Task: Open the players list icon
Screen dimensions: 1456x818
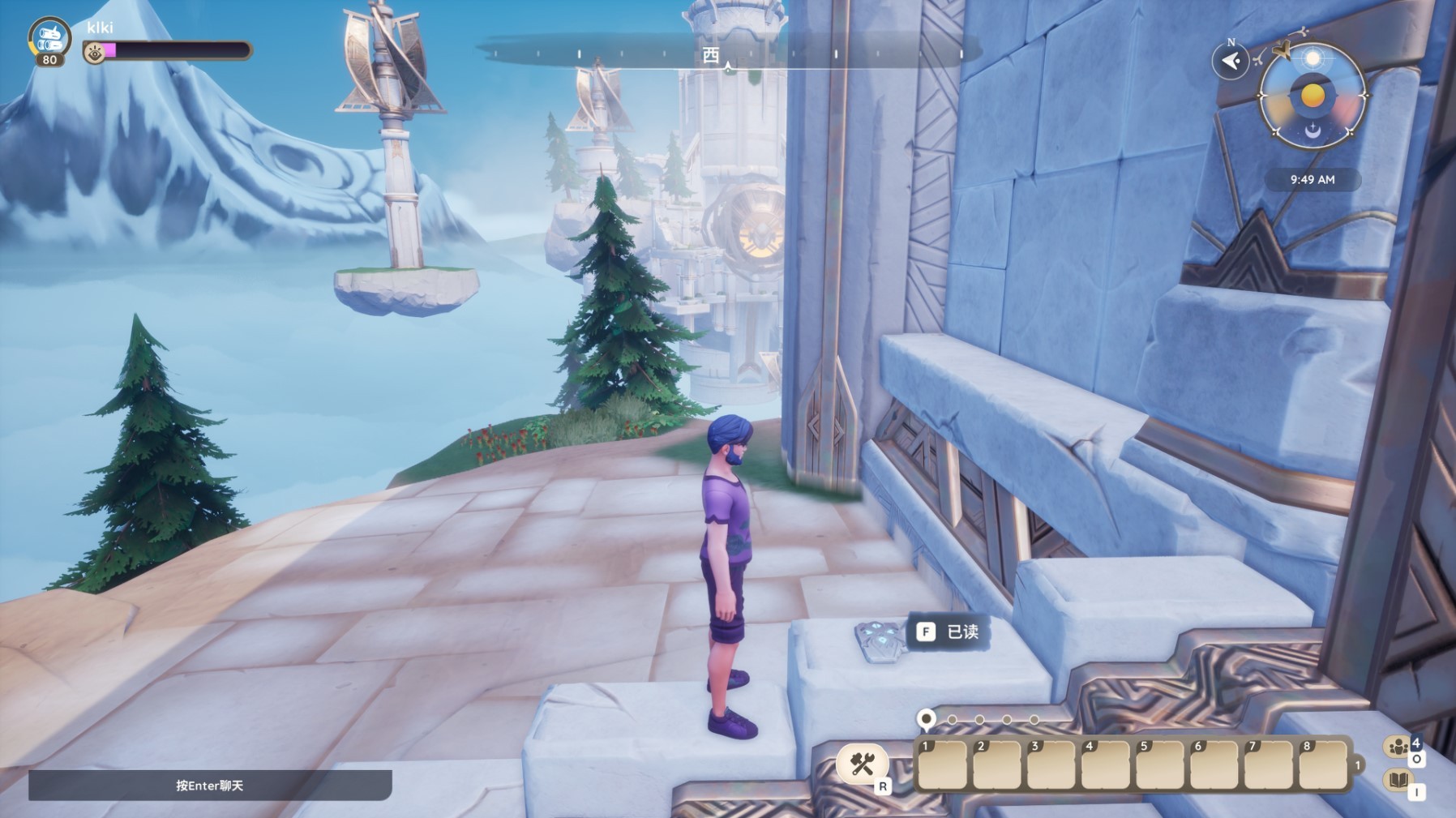Action: [1398, 747]
